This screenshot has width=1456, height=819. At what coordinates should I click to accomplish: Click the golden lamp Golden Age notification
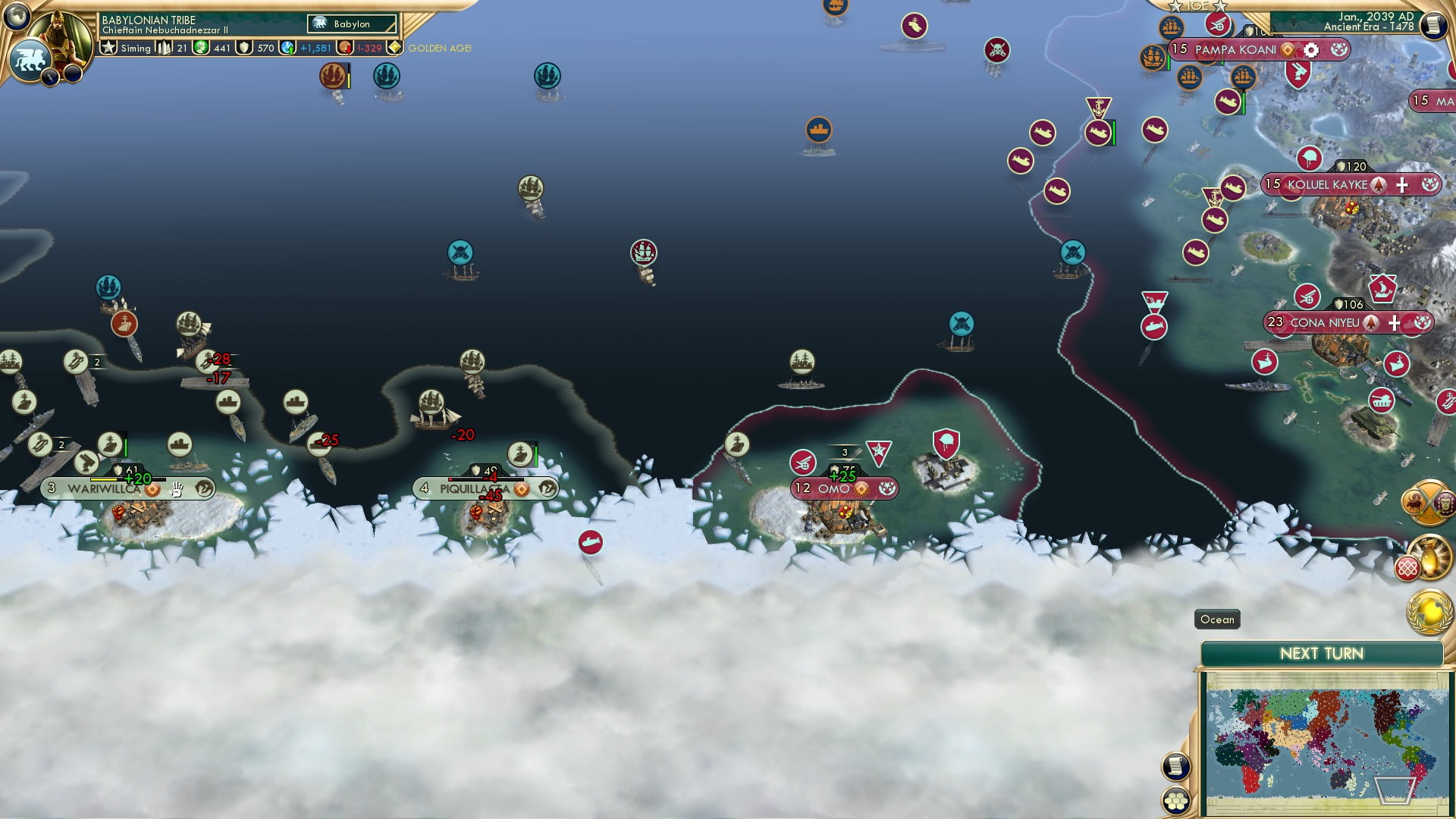tap(1430, 558)
